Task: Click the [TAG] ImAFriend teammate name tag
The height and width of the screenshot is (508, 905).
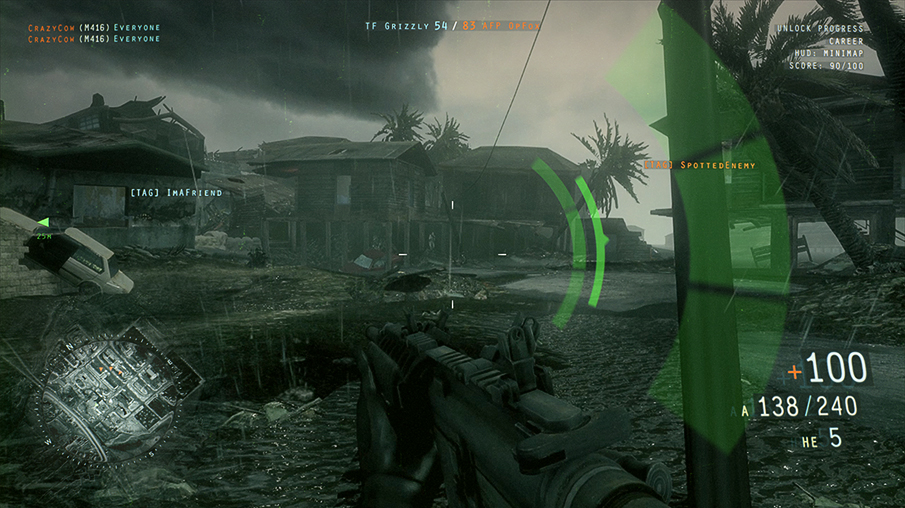Action: coord(173,190)
